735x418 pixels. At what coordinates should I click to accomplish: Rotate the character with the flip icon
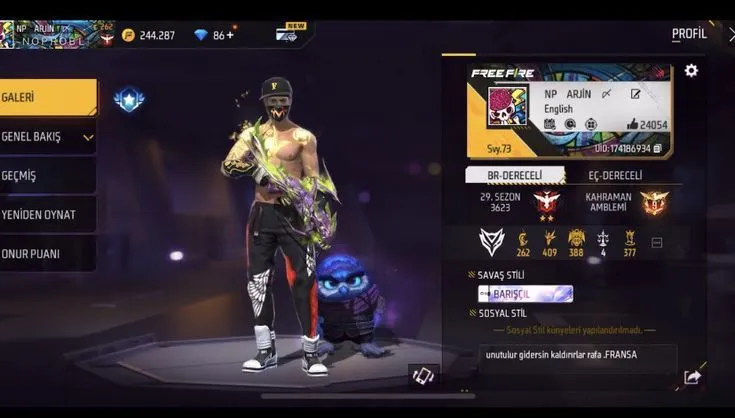[x=423, y=376]
